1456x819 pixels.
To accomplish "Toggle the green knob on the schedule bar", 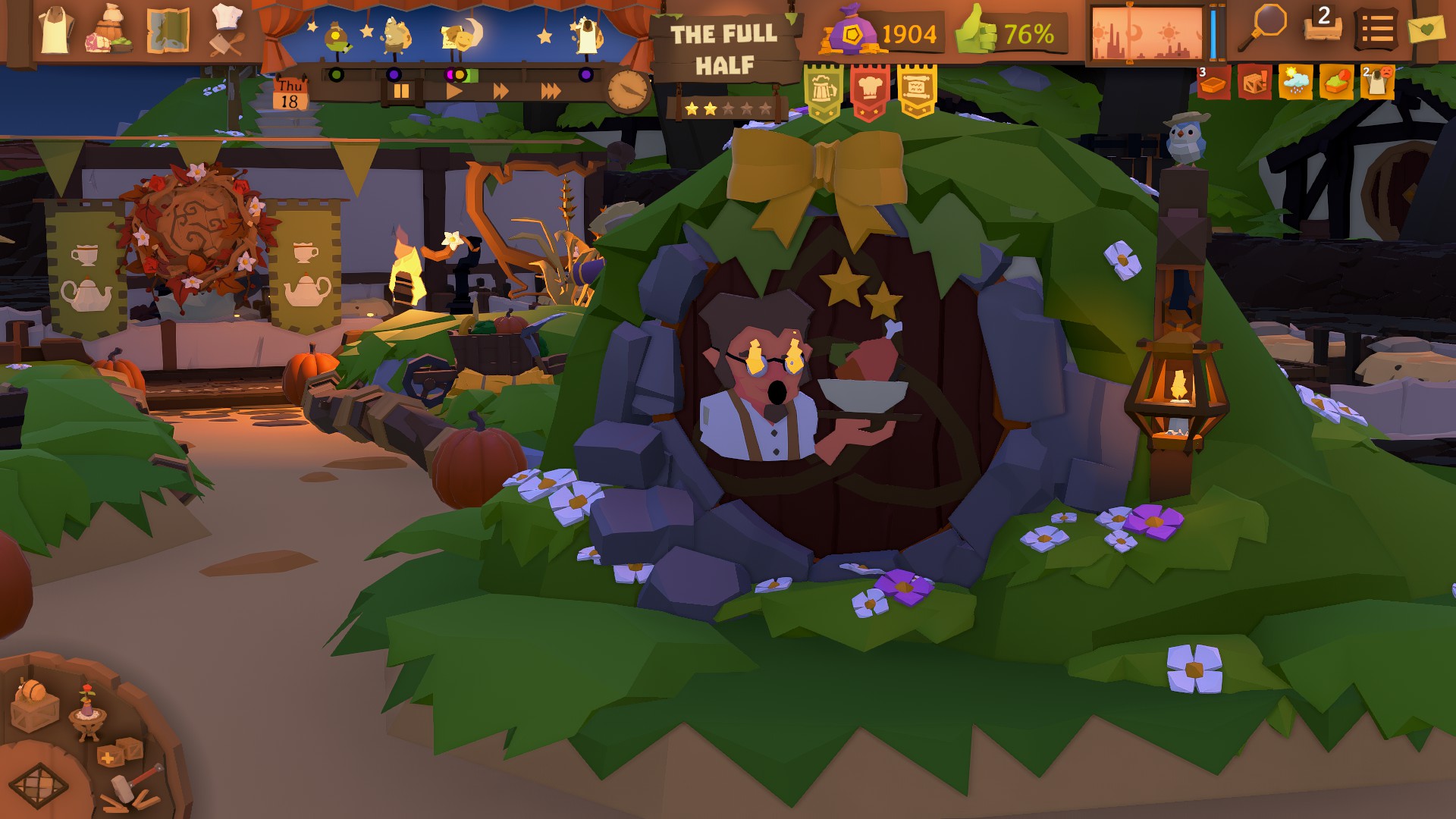I will click(x=337, y=74).
